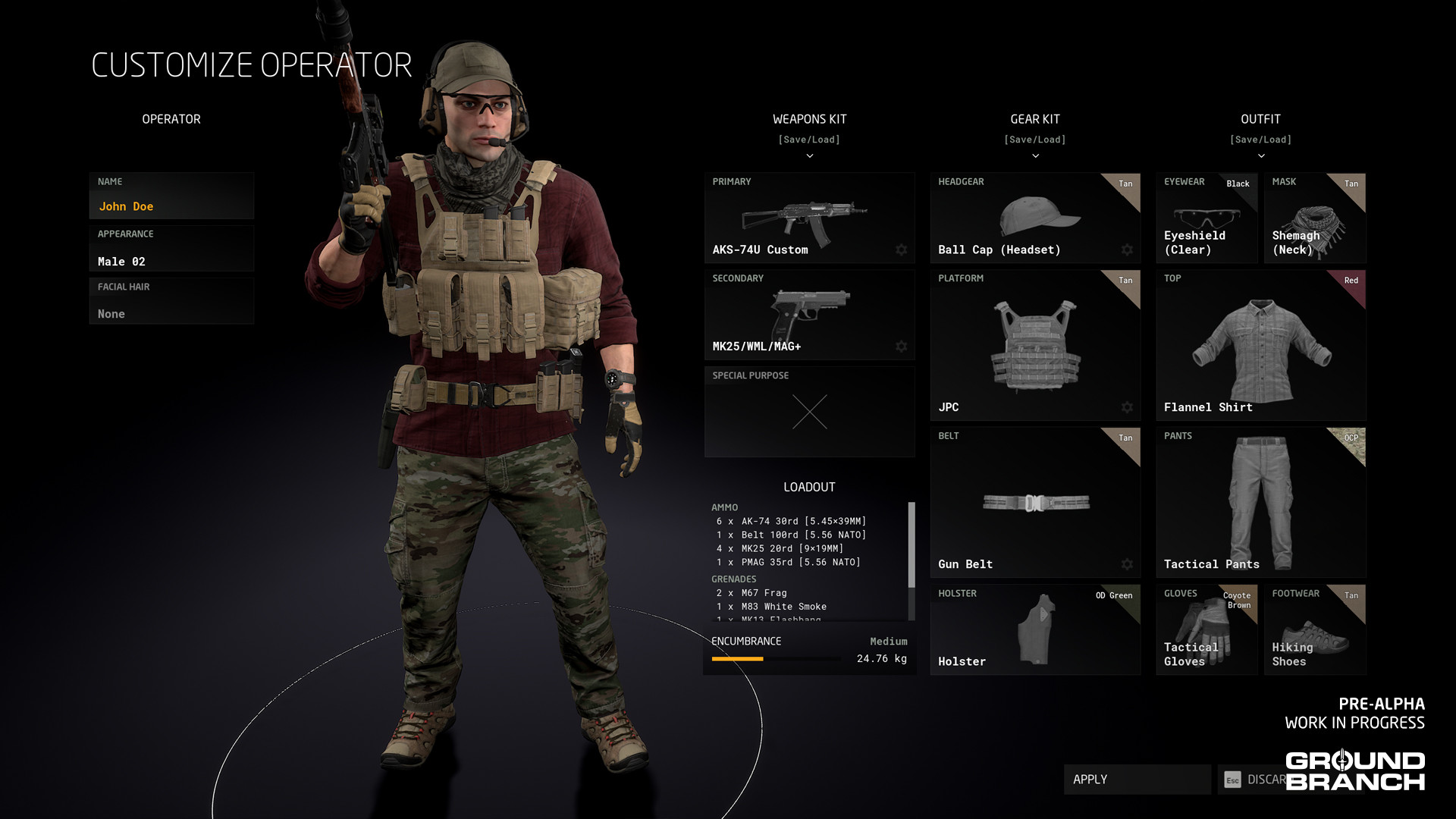Open the Weapons Kit Save/Load link
Screen dimensions: 1456x819
point(809,139)
